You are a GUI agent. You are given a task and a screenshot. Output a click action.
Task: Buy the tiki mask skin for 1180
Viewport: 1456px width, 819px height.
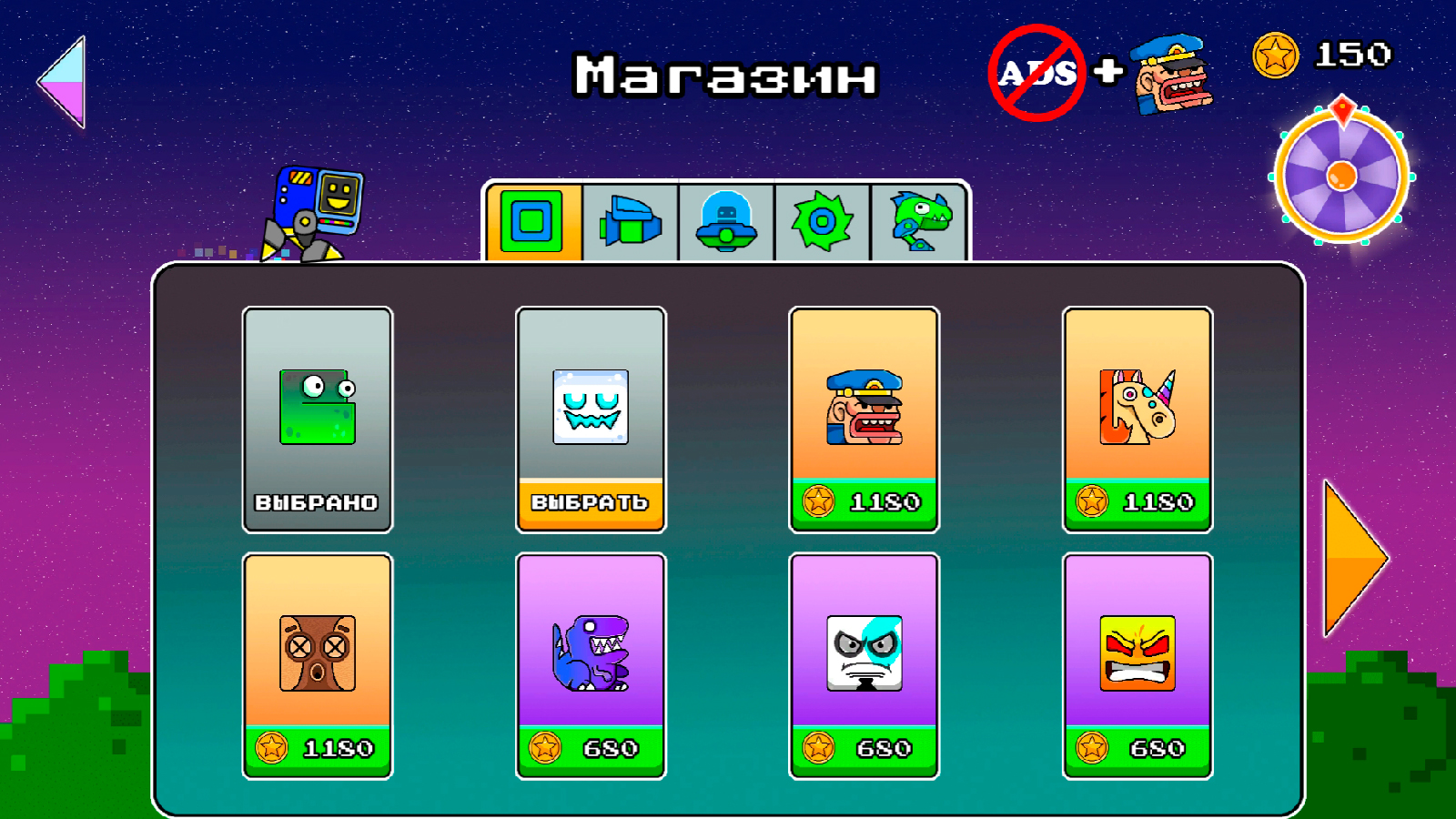(317, 664)
